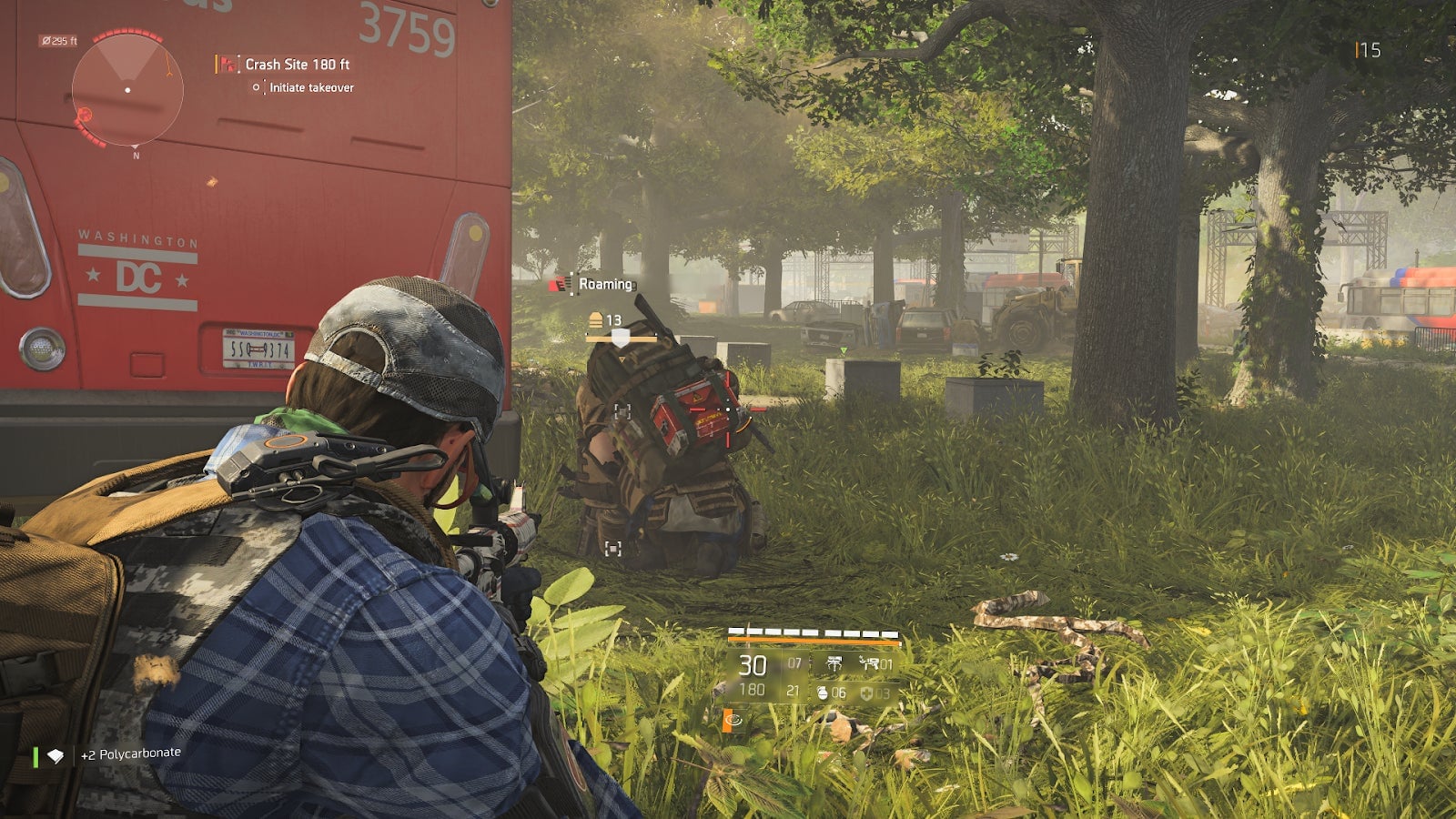Click the reserve ammo count showing 180

753,689
